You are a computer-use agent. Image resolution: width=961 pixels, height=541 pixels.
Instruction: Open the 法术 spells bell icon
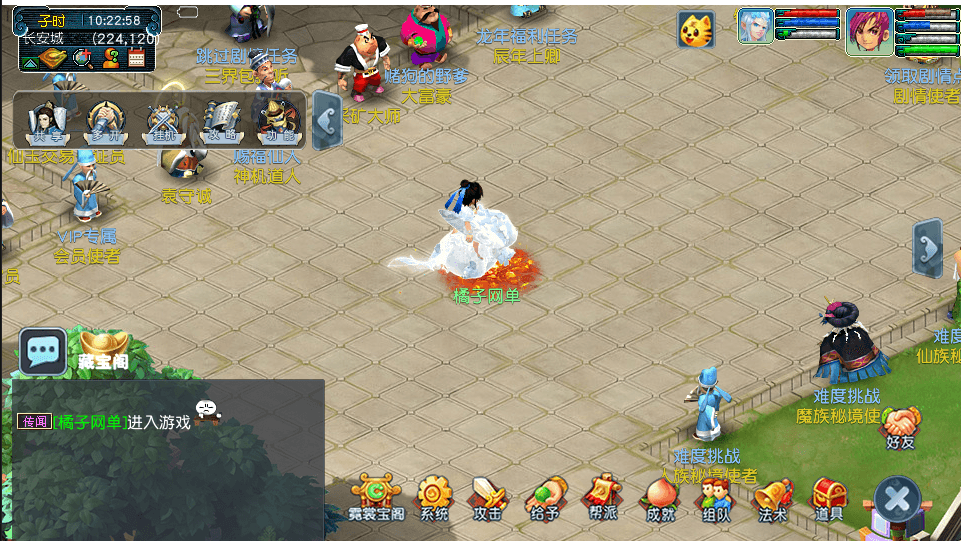(772, 497)
